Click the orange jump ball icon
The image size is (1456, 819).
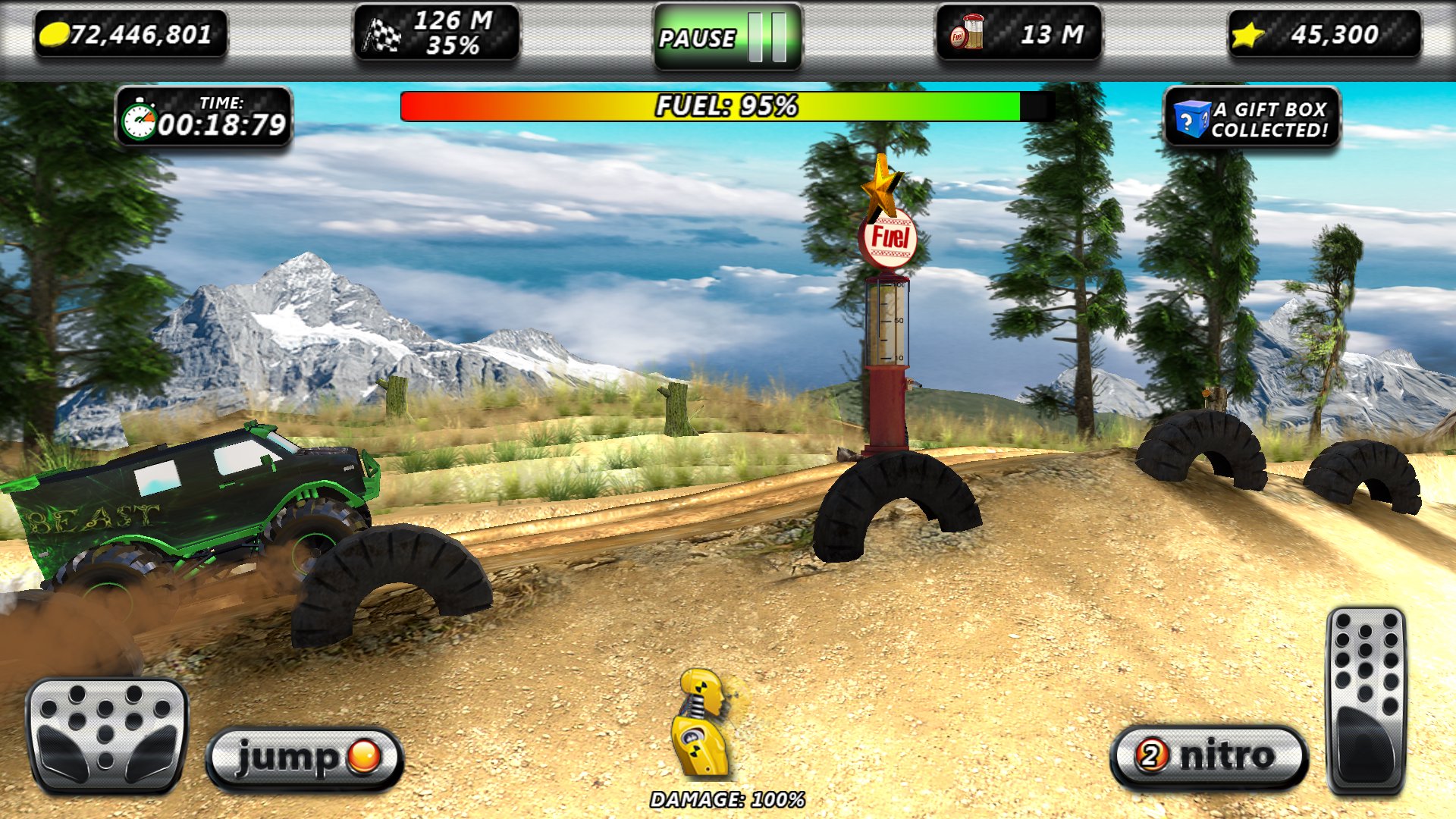[x=364, y=755]
